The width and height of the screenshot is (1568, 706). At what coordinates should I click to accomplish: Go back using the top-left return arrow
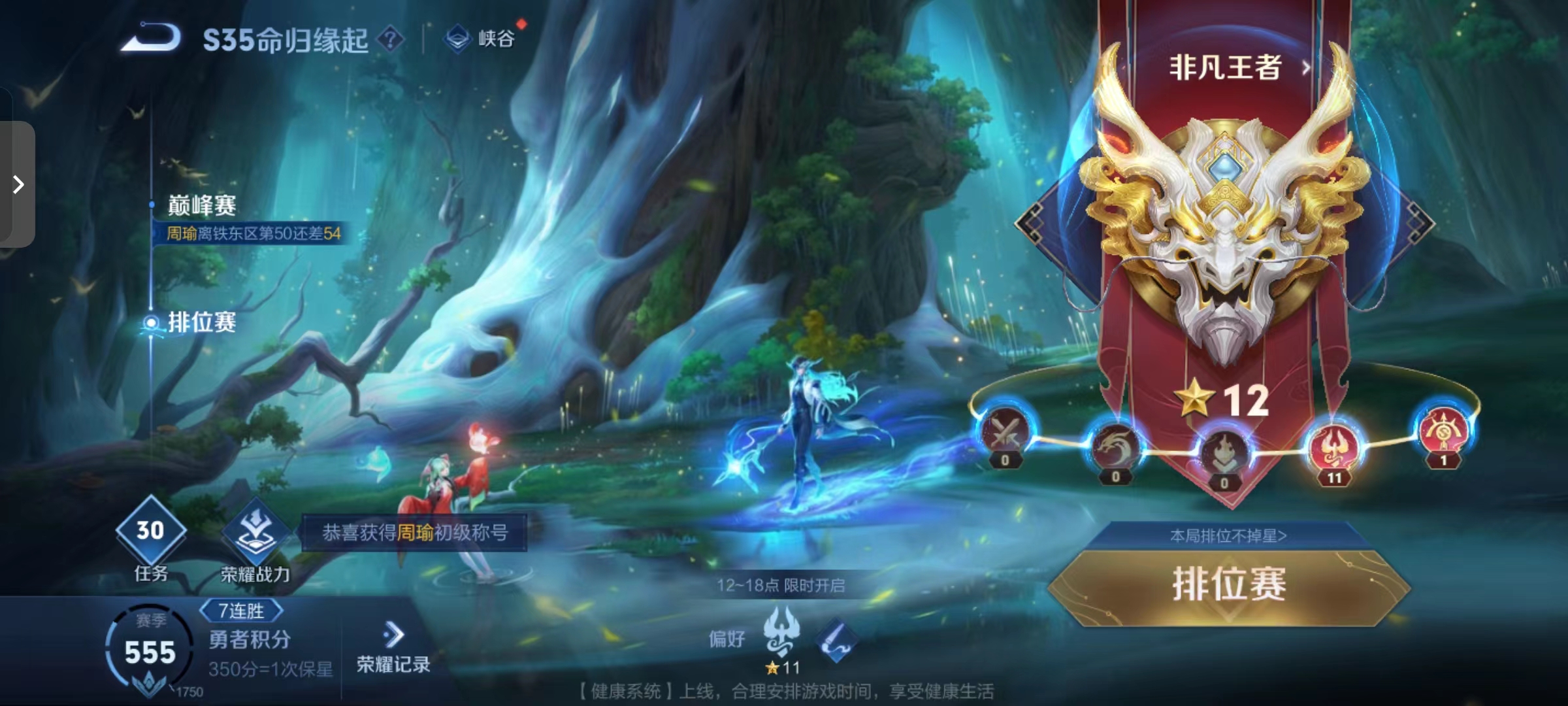tap(151, 38)
